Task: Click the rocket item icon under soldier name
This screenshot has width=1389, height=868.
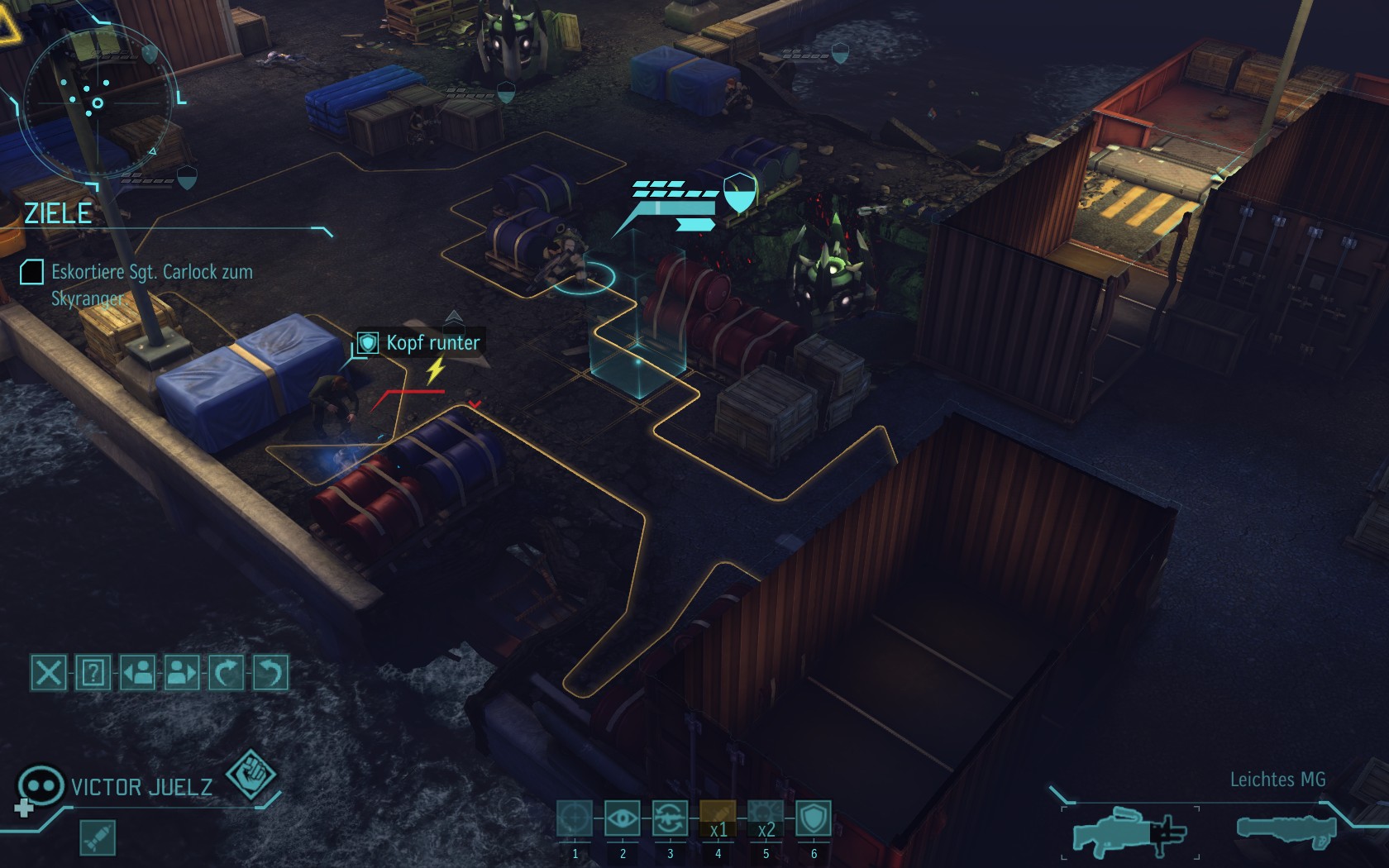Action: point(98,838)
